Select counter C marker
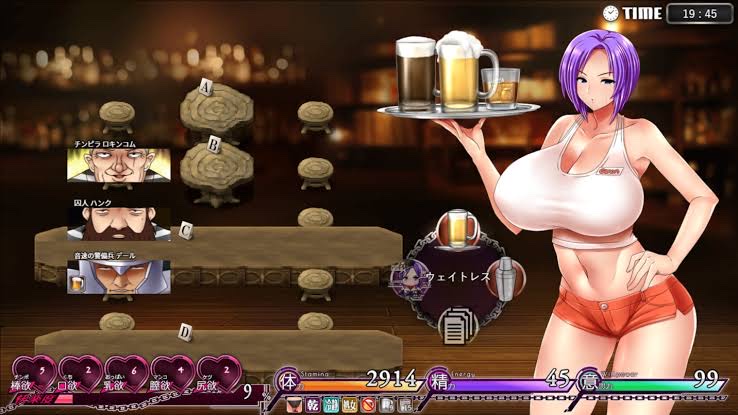Image resolution: width=738 pixels, height=415 pixels. (x=186, y=230)
